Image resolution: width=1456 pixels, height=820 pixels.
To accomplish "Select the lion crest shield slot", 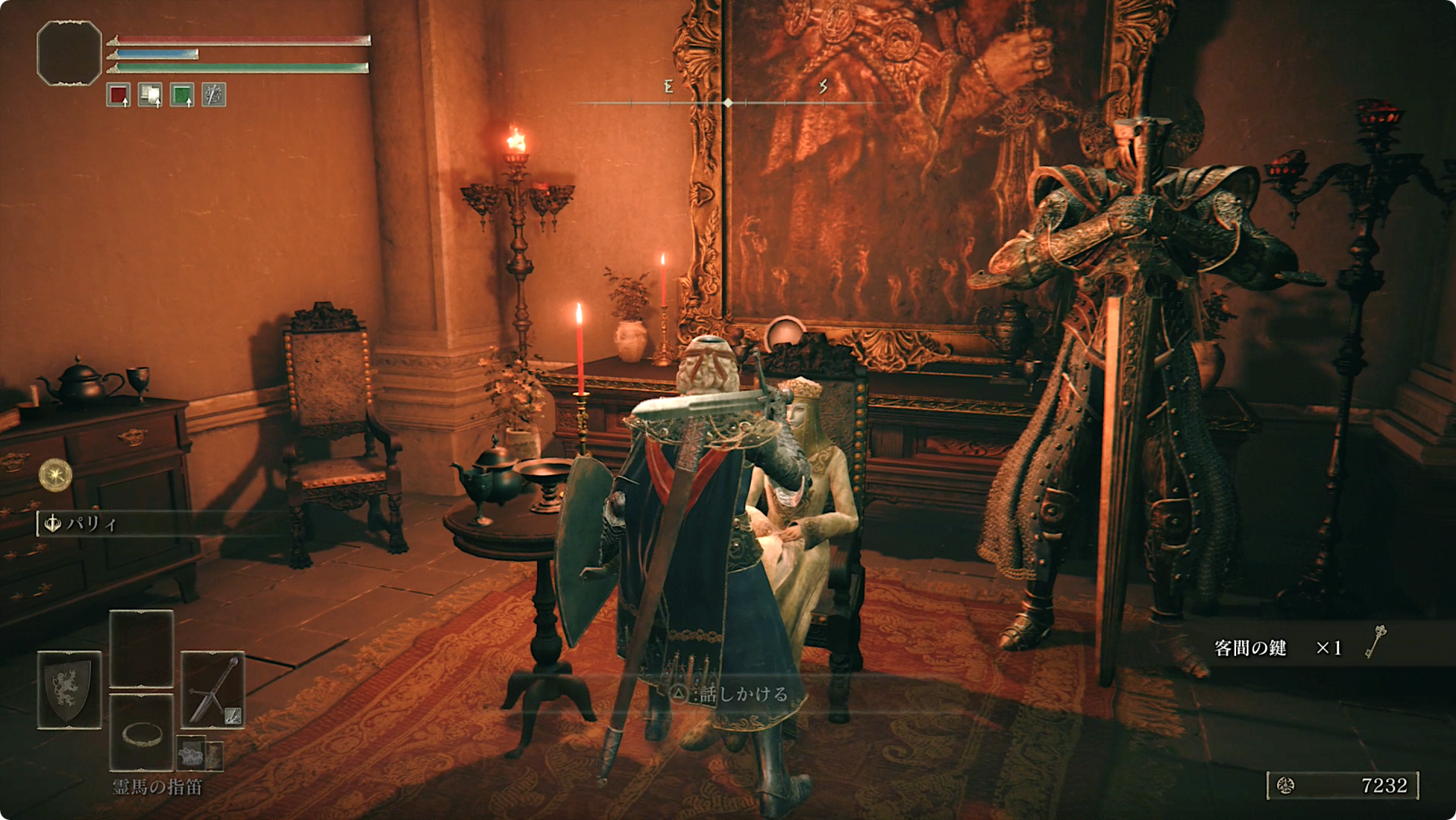I will coord(69,690).
